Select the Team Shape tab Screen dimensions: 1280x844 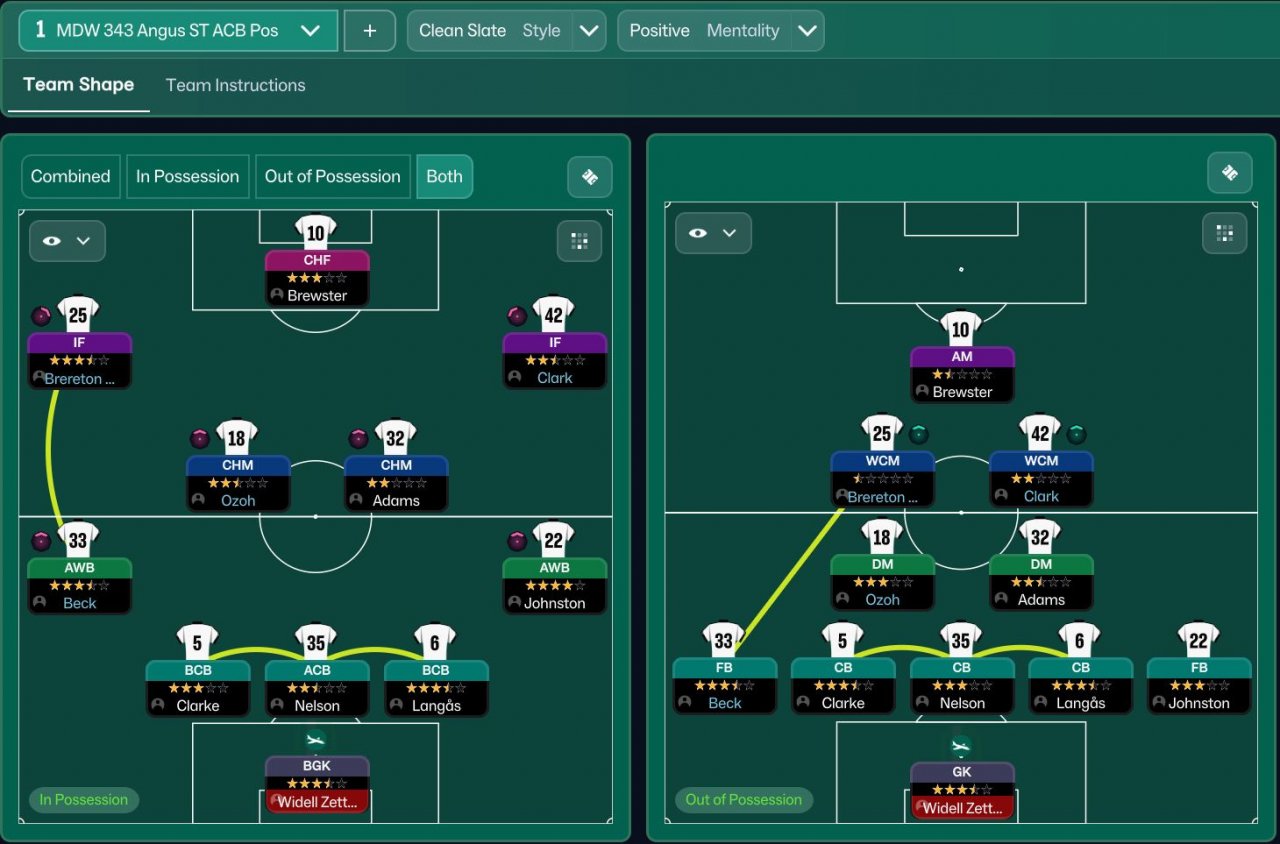[x=78, y=85]
